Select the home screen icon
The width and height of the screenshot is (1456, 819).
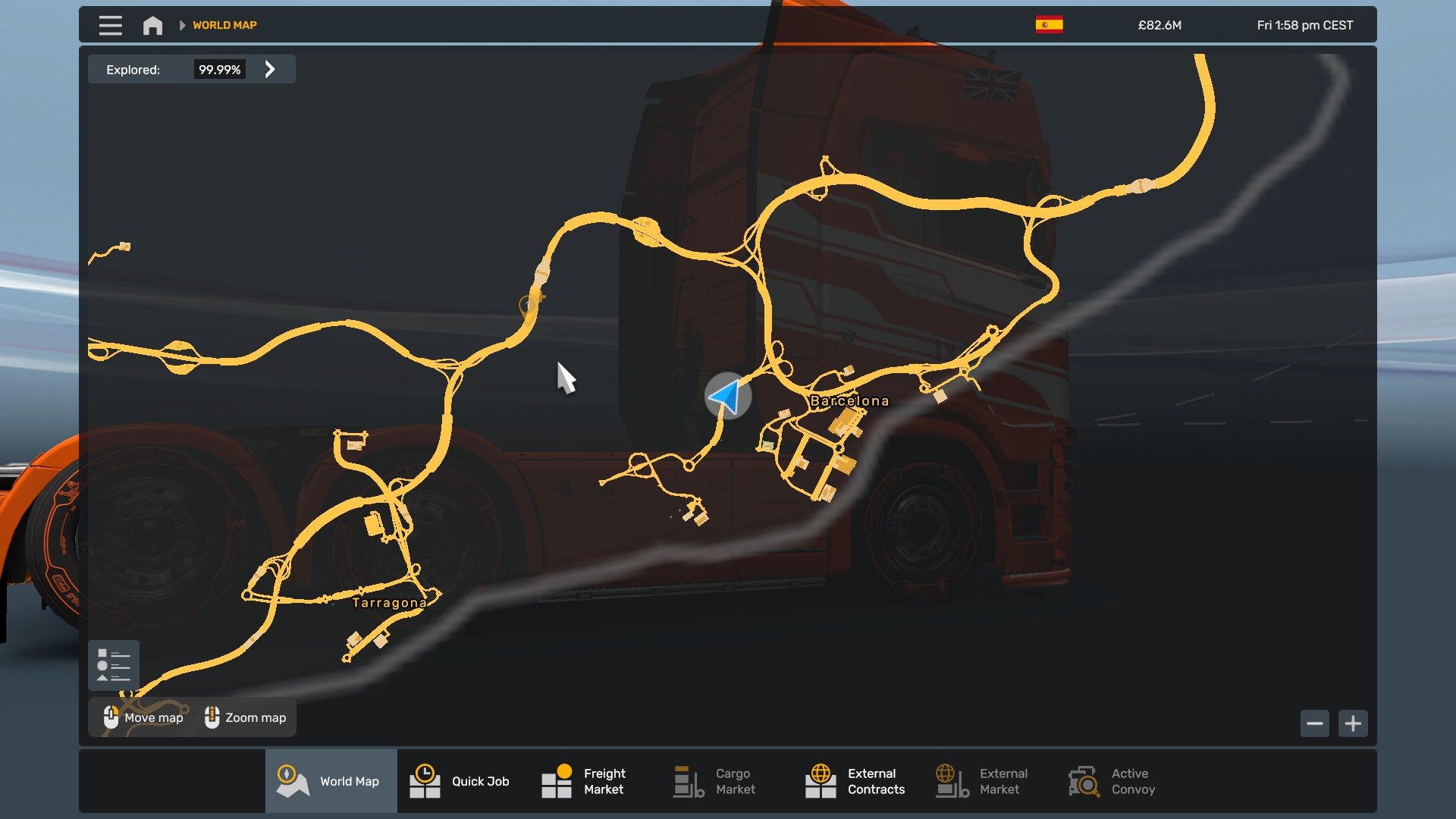tap(152, 24)
